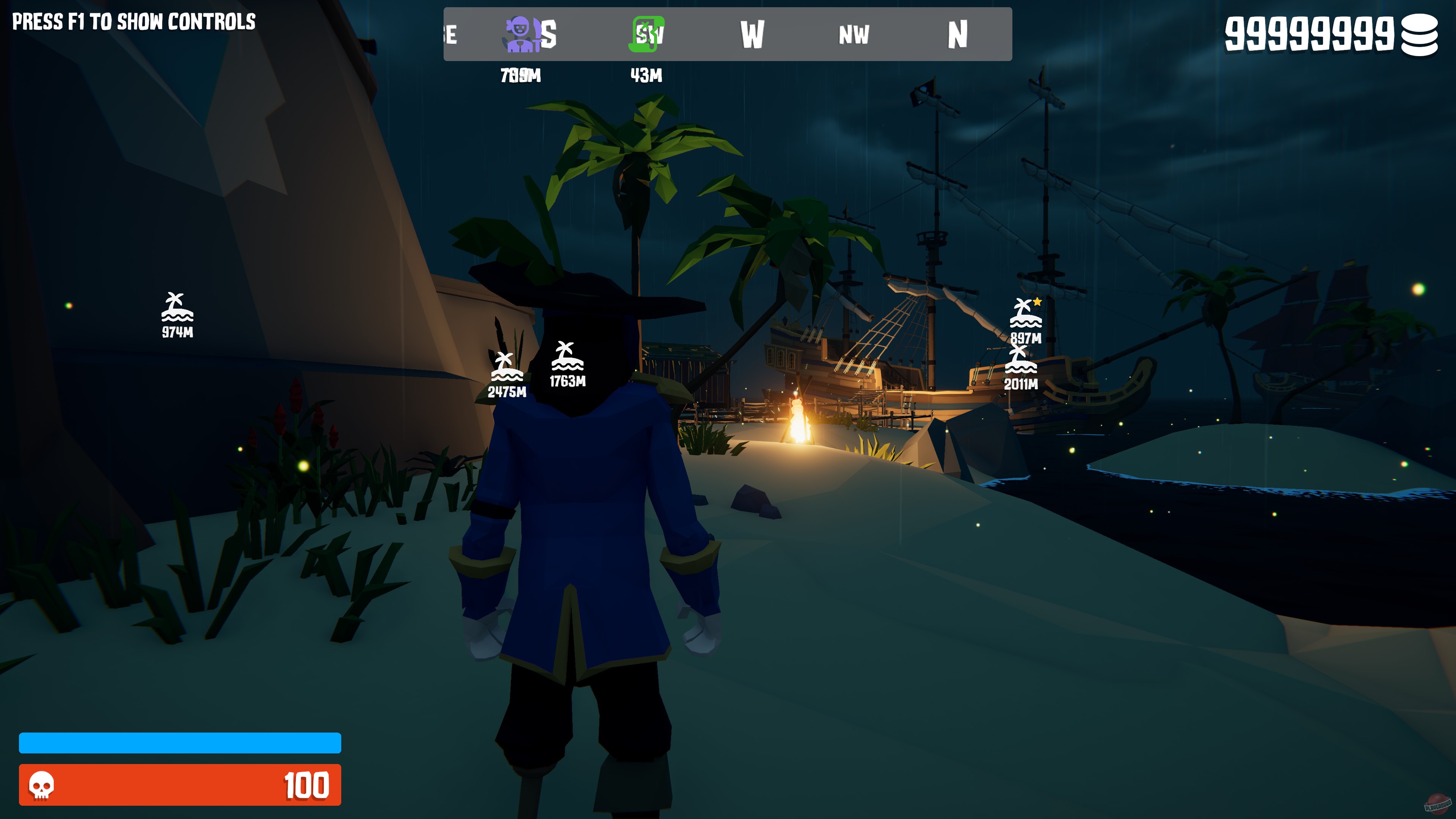Click the blue health bar
Screen dimensions: 1456x819
pyautogui.click(x=181, y=743)
